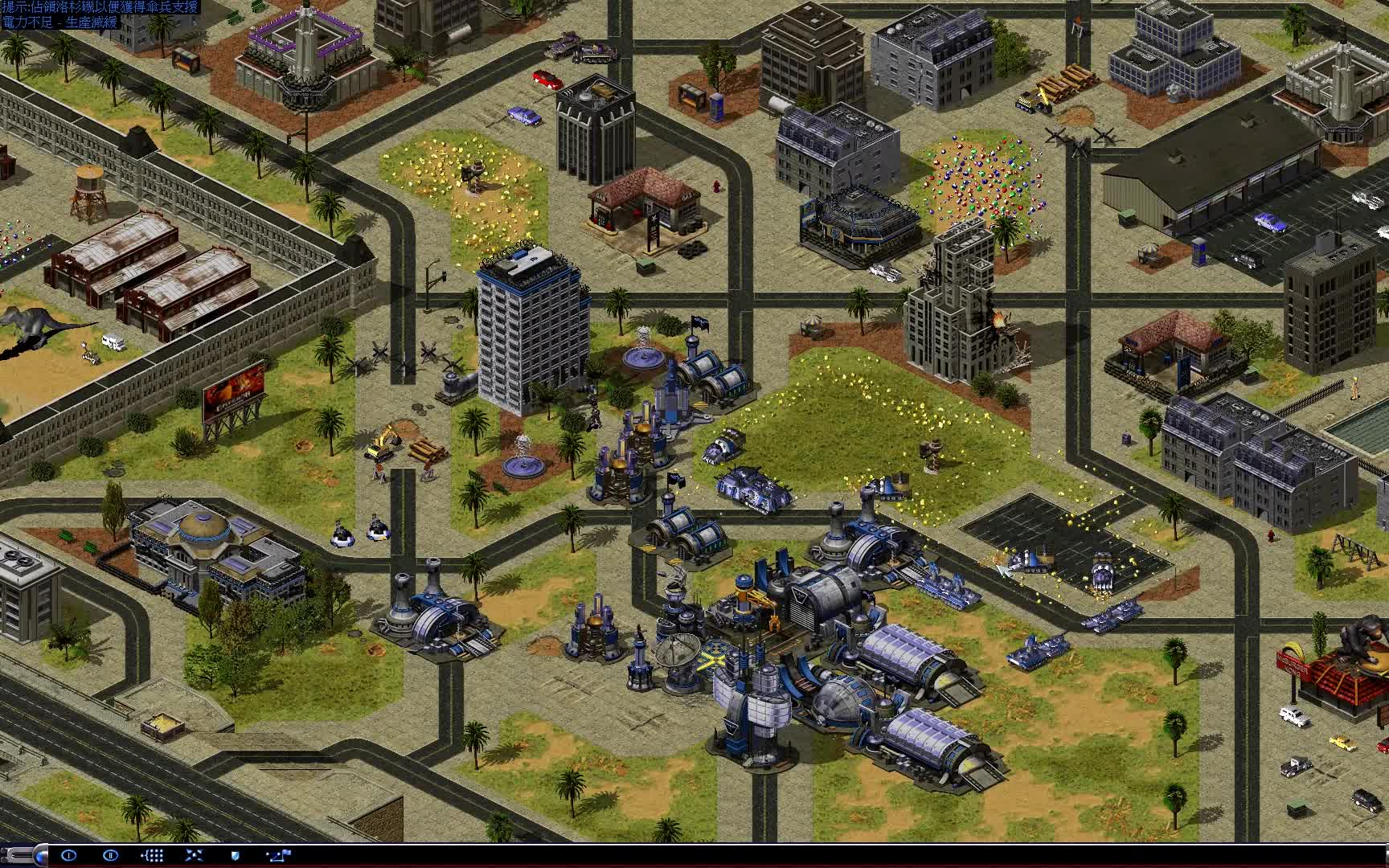Viewport: 1389px width, 868px height.
Task: Activate the guard shield command
Action: pos(236,855)
